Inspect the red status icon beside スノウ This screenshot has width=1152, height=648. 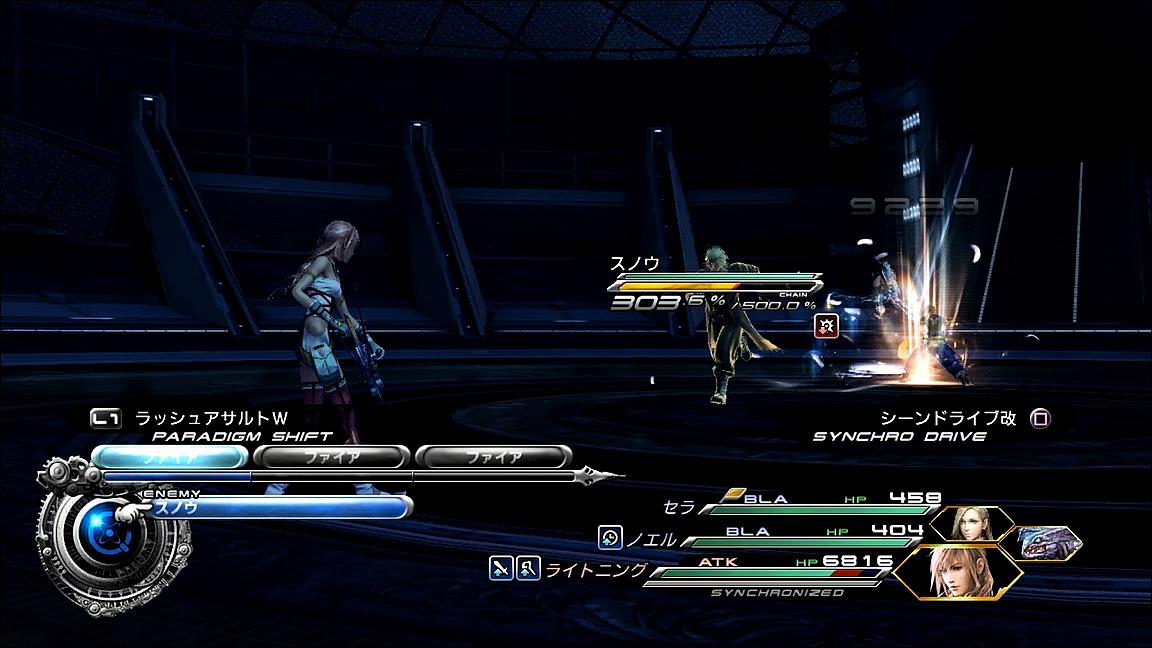click(x=826, y=325)
